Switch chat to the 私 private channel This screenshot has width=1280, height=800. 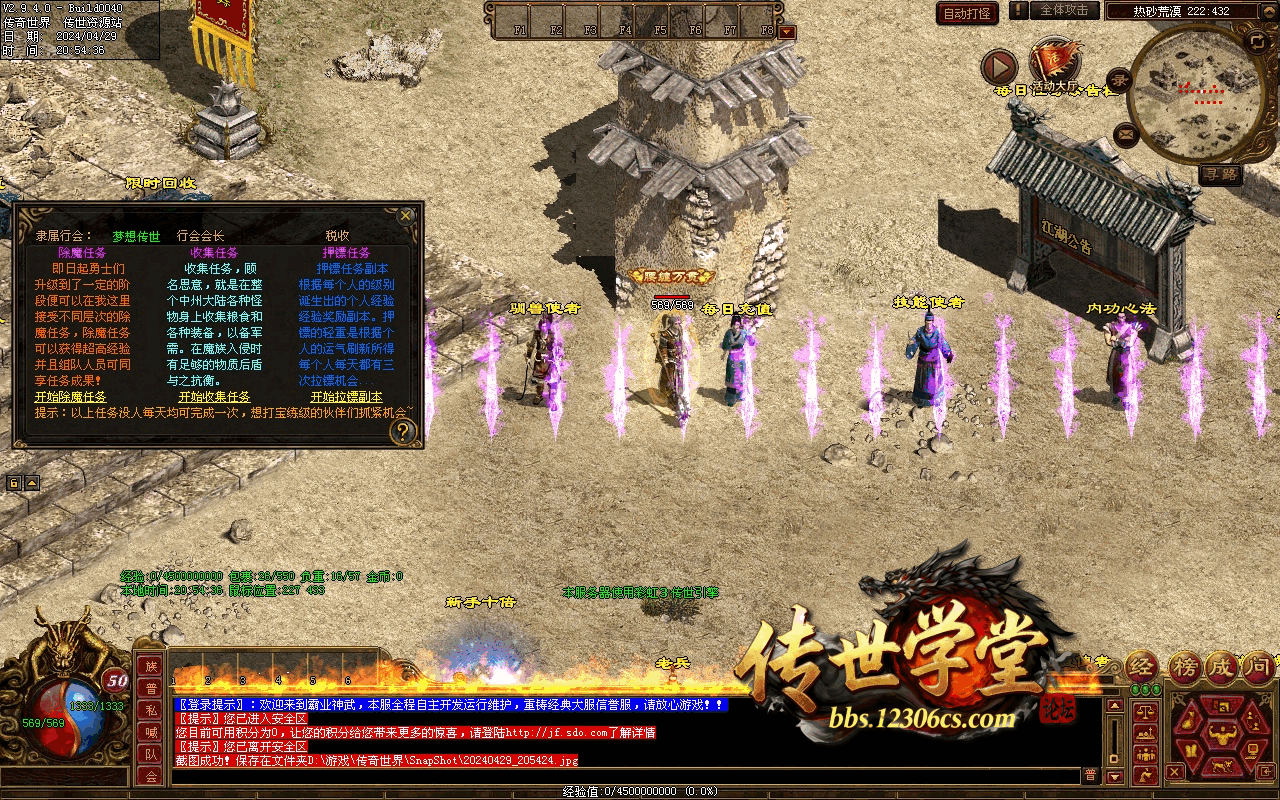click(151, 710)
